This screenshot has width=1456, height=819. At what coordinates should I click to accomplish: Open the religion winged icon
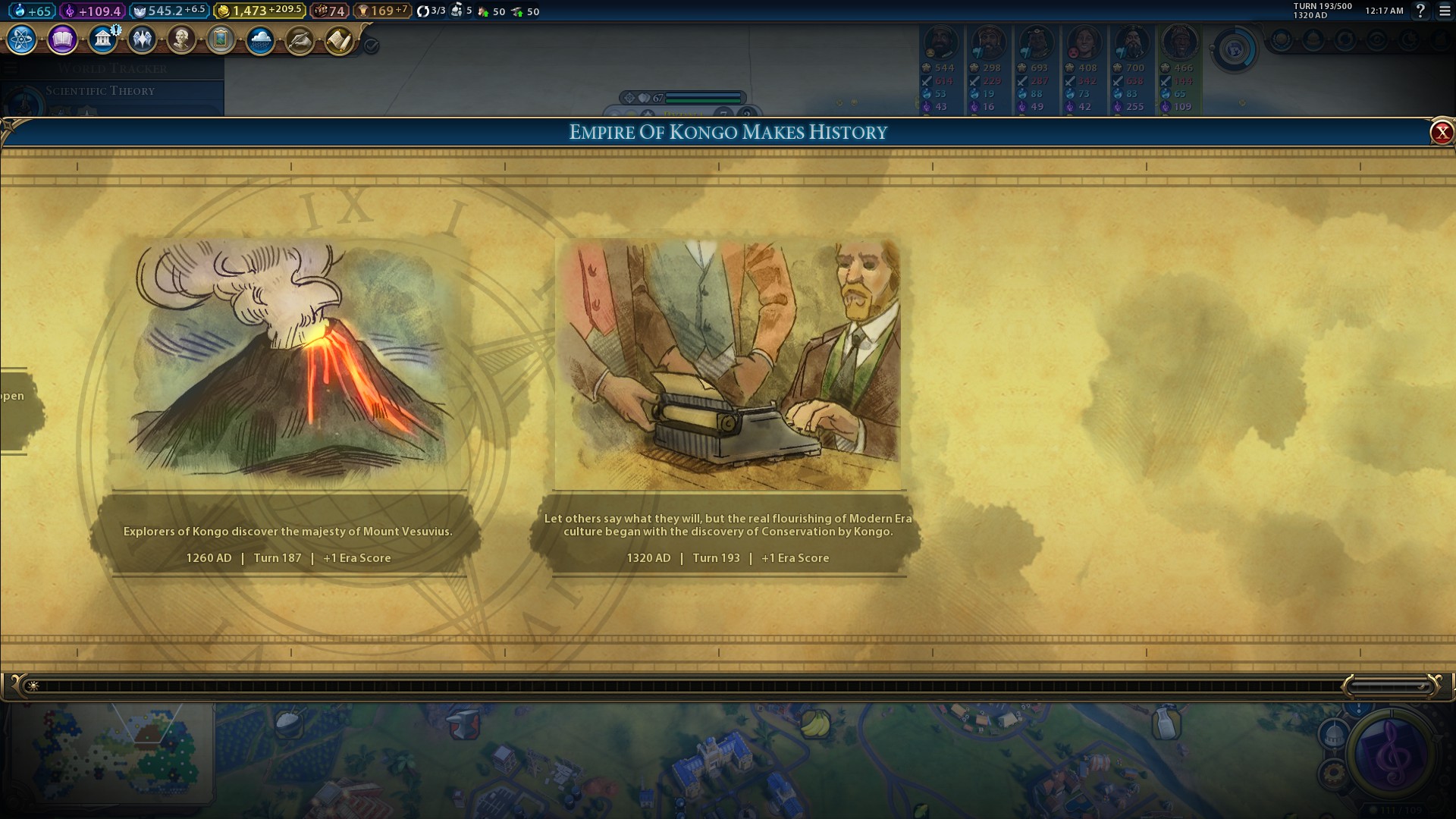point(142,39)
